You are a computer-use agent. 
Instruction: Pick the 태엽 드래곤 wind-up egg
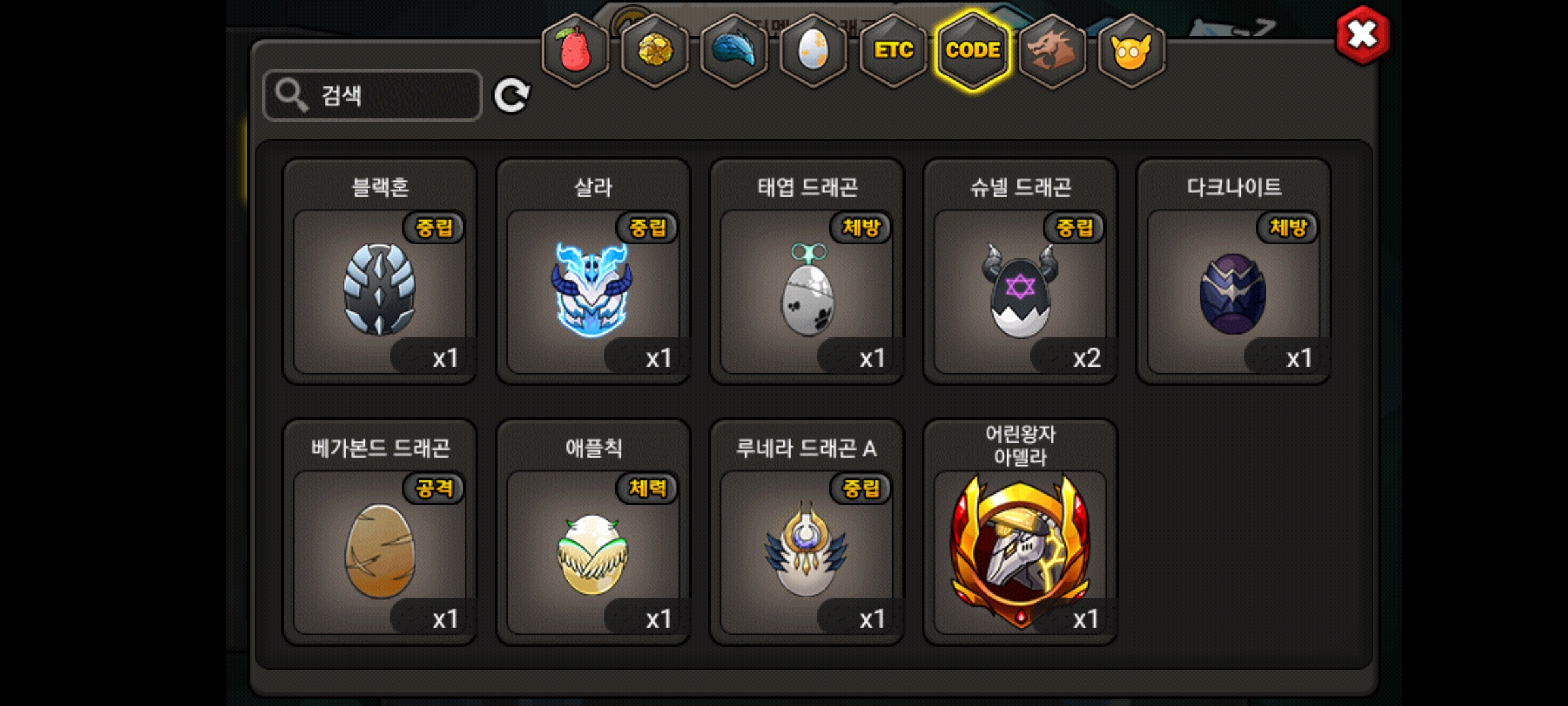click(806, 291)
